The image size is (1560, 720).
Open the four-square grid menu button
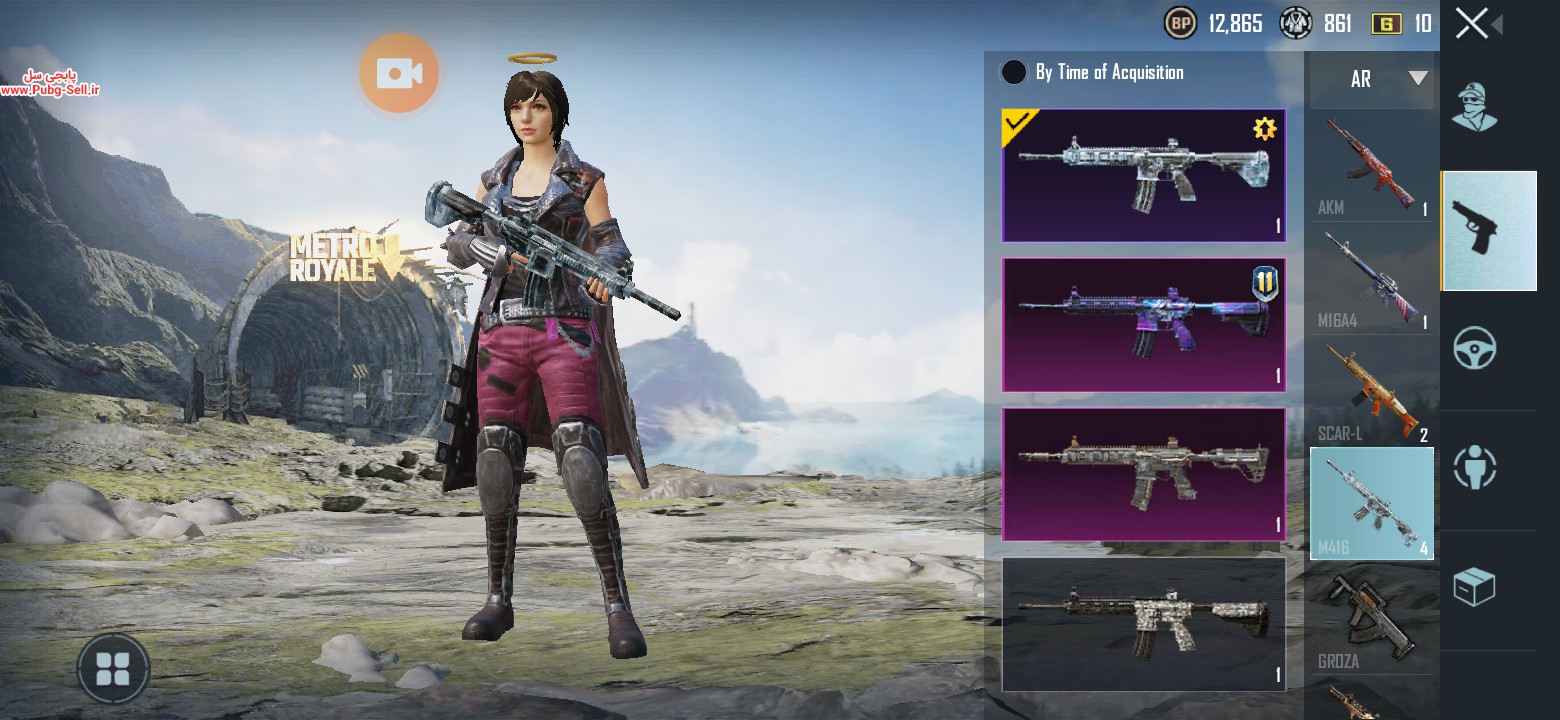coord(112,669)
